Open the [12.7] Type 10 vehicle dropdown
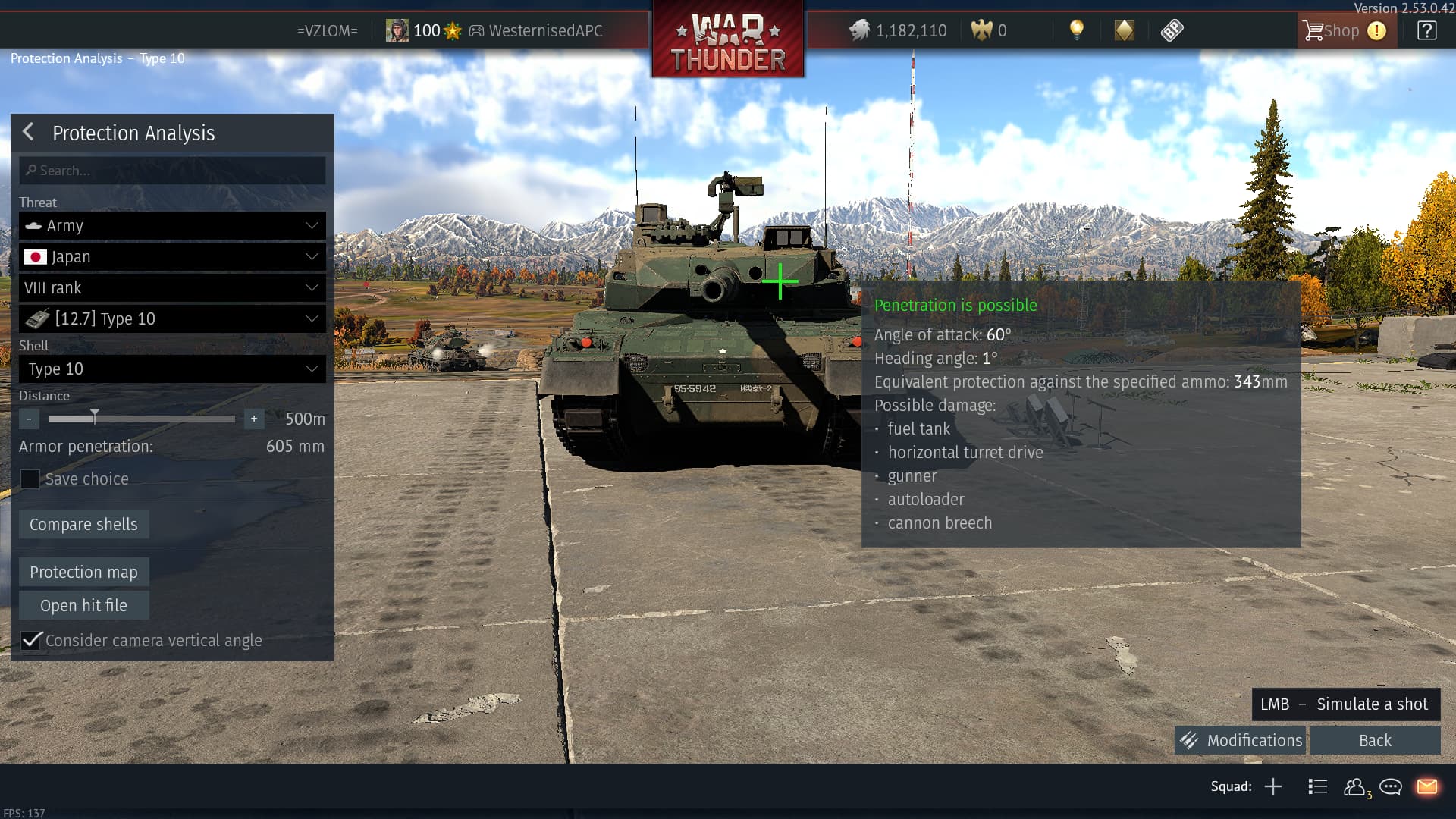The width and height of the screenshot is (1456, 819). (172, 319)
